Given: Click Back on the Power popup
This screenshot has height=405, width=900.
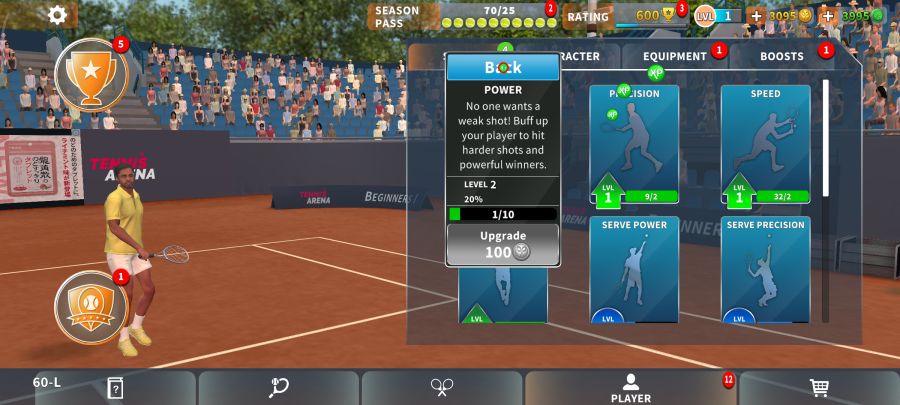Looking at the screenshot, I should point(503,67).
